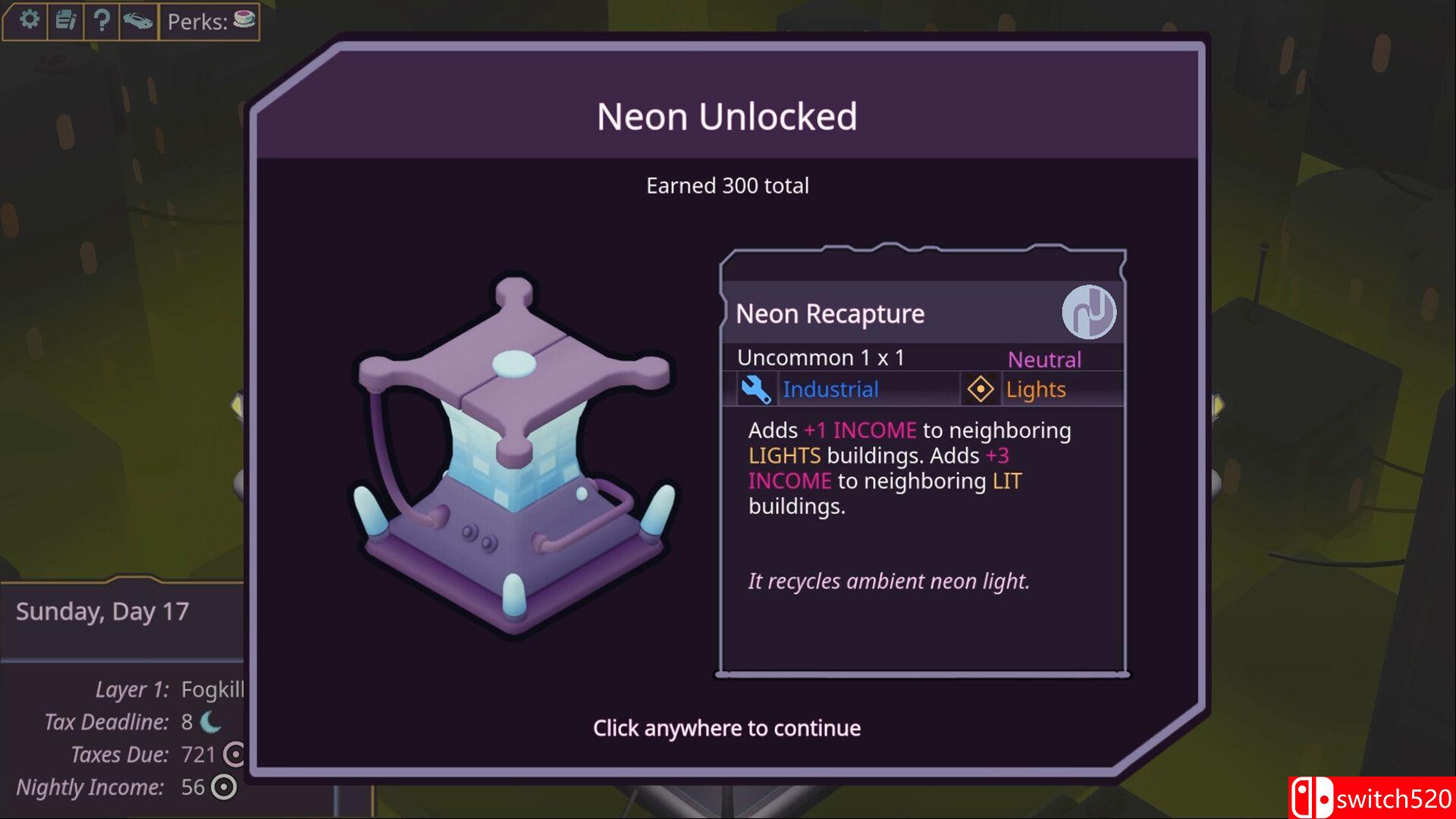The width and height of the screenshot is (1456, 819).
Task: Open the question mark help
Action: tap(102, 20)
